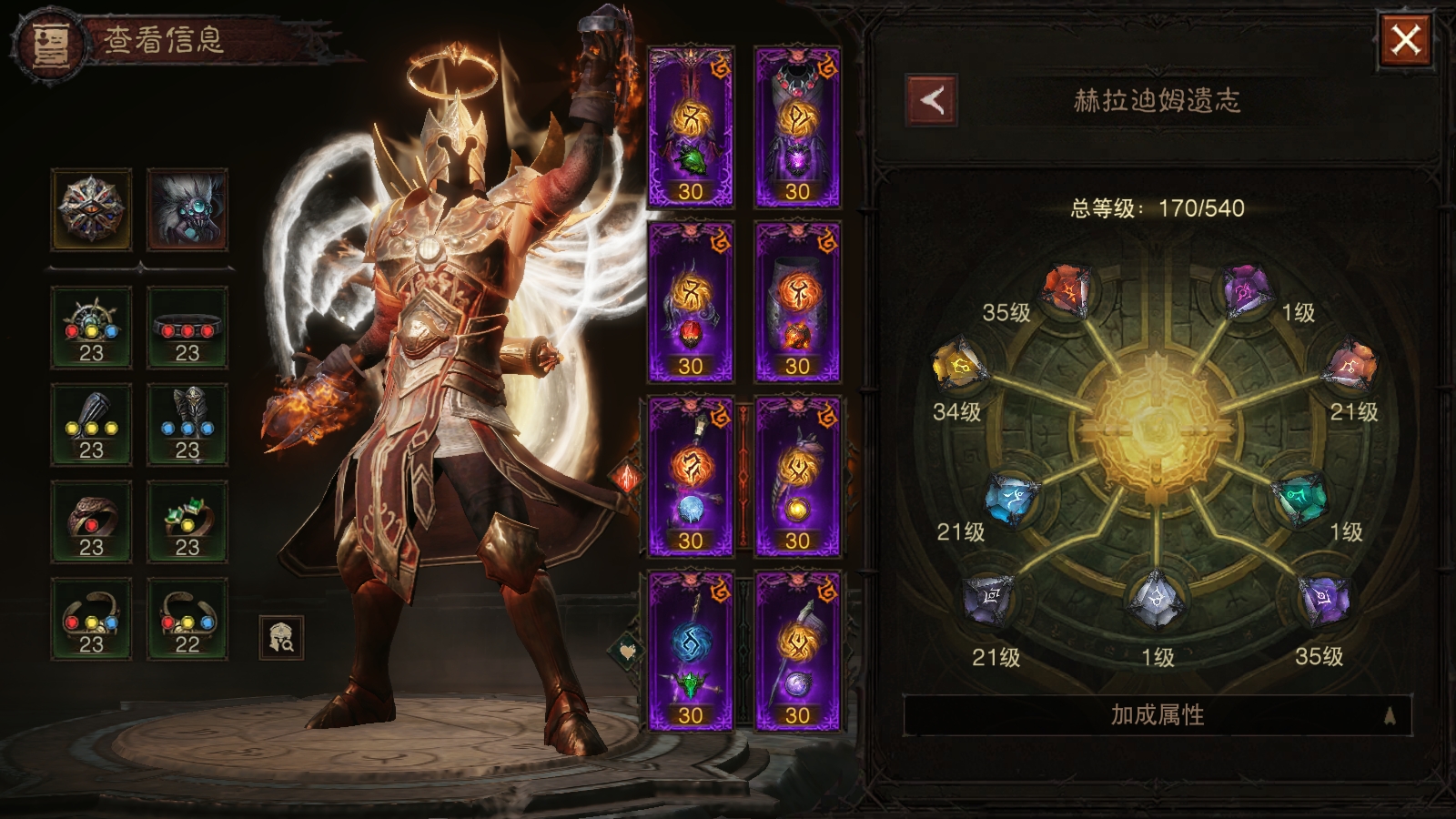
Task: Click the heart diamond marker beside gear cards
Action: click(x=626, y=649)
